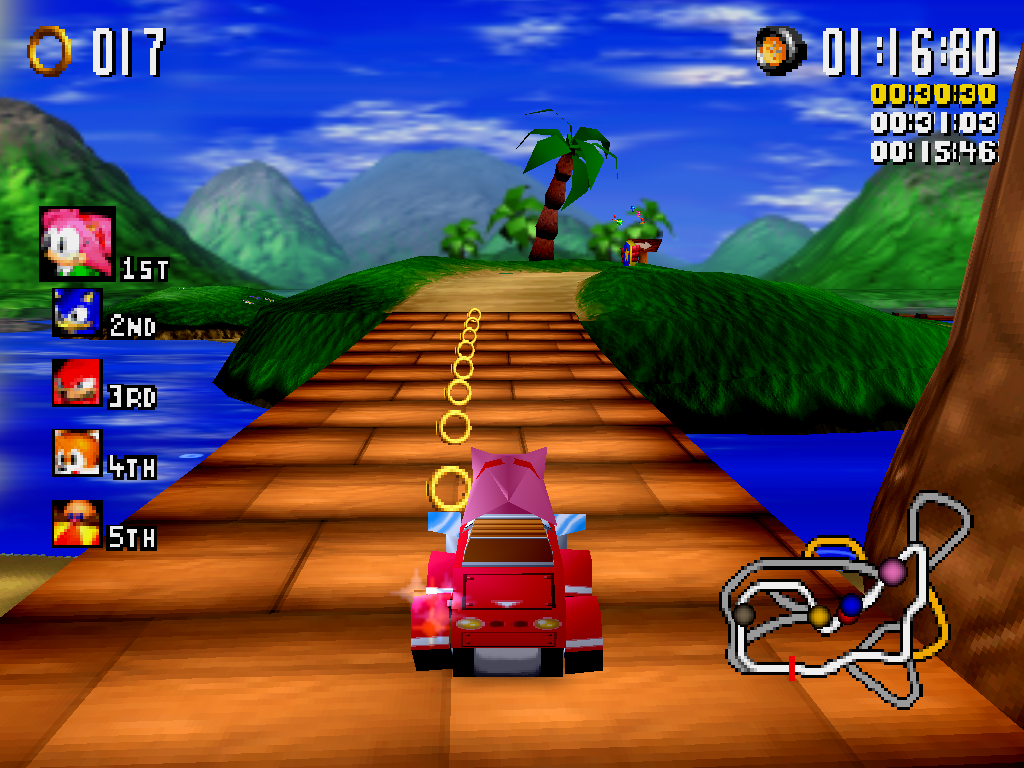
Task: Click the gold ring counter icon
Action: (x=50, y=50)
